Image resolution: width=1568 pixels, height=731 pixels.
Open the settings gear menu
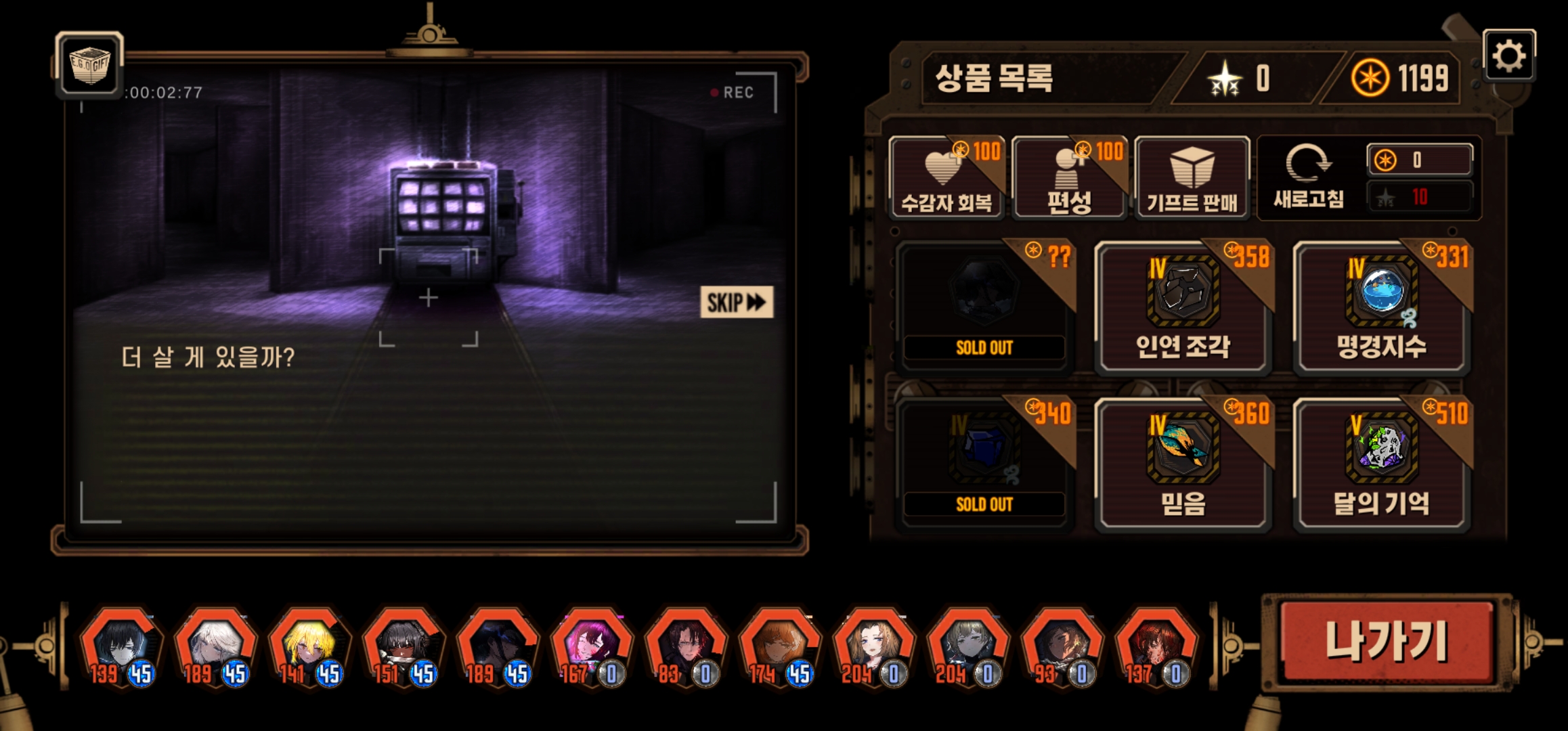pyautogui.click(x=1508, y=56)
